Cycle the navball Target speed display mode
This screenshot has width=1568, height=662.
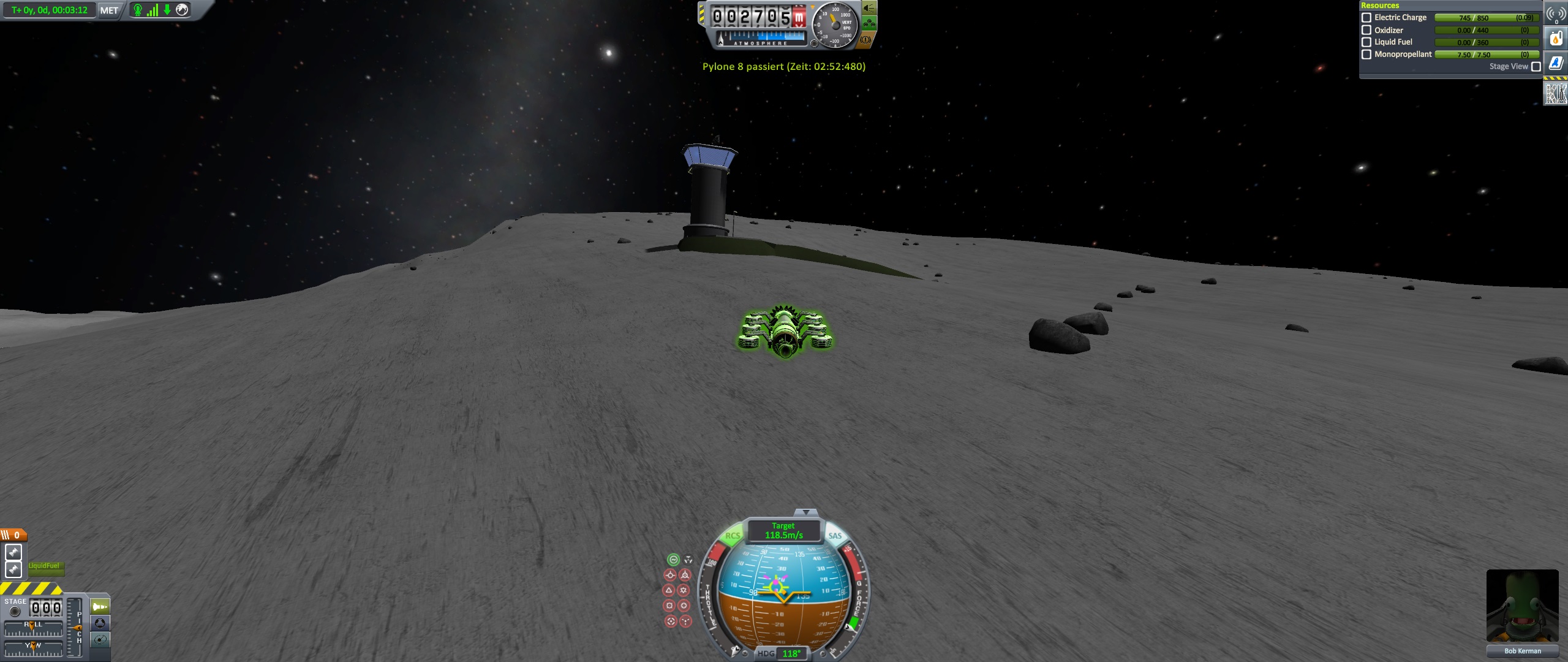coord(783,531)
